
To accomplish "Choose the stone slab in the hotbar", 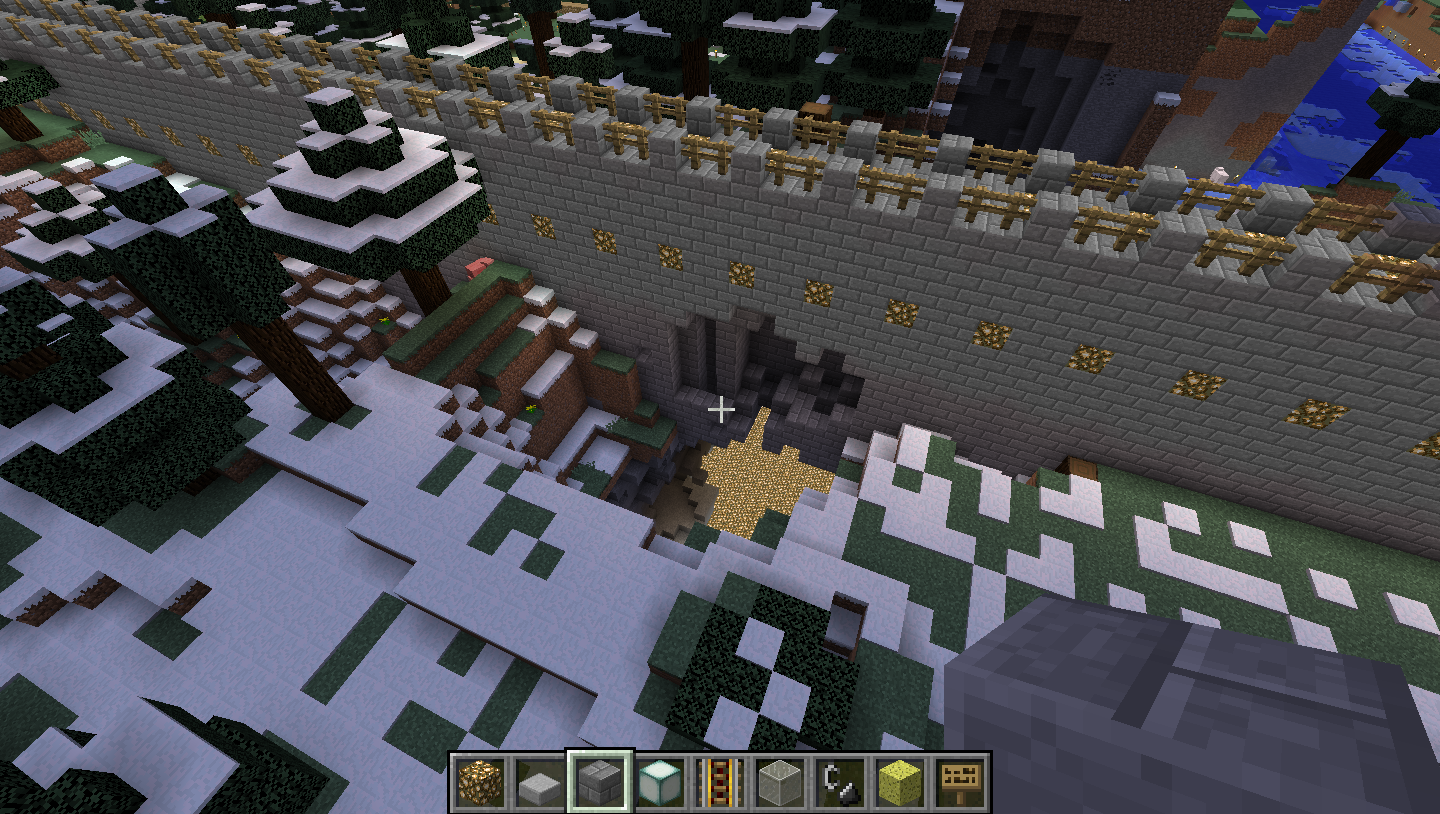I will click(539, 781).
